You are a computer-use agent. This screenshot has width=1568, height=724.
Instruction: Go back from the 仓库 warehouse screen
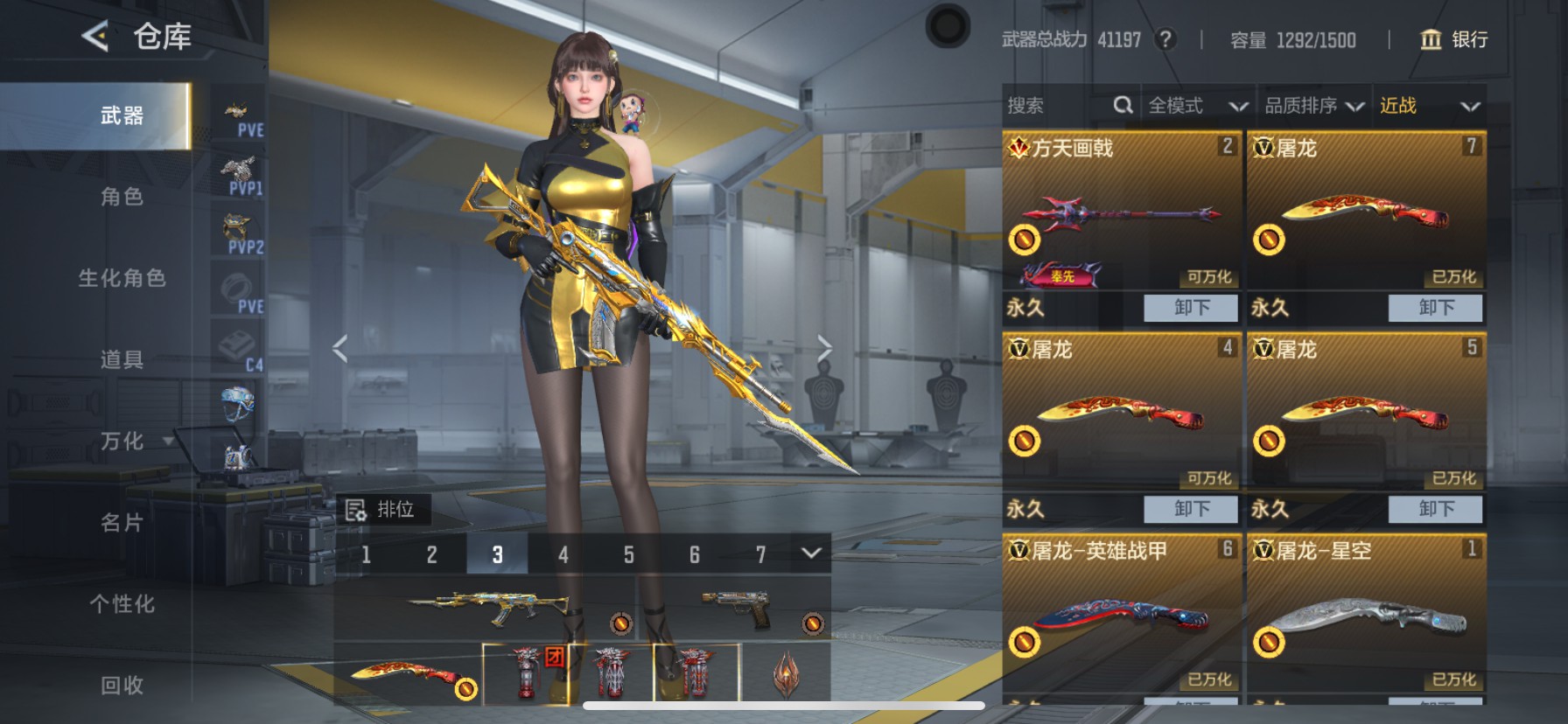[x=94, y=37]
